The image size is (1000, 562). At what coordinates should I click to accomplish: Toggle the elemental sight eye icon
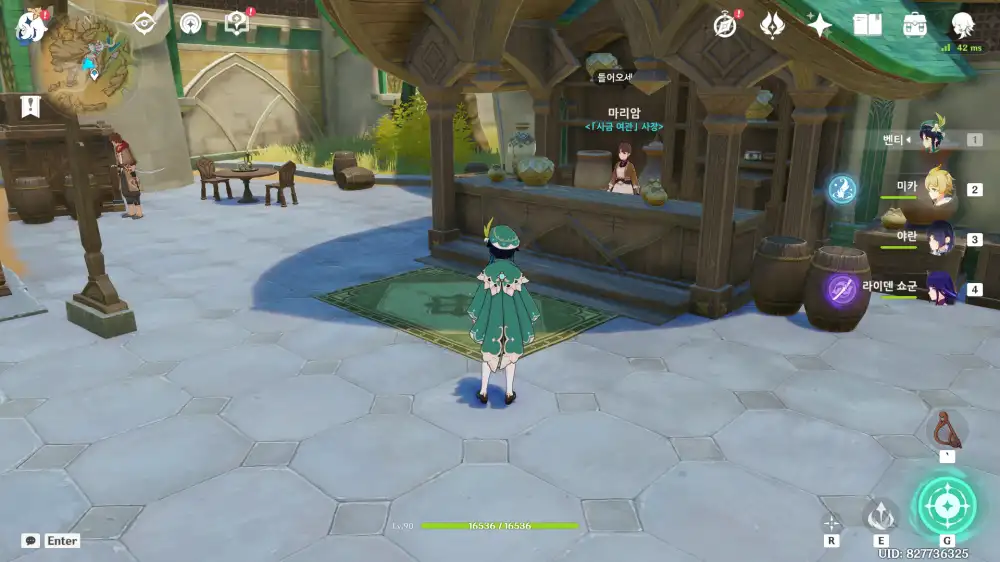coord(145,23)
